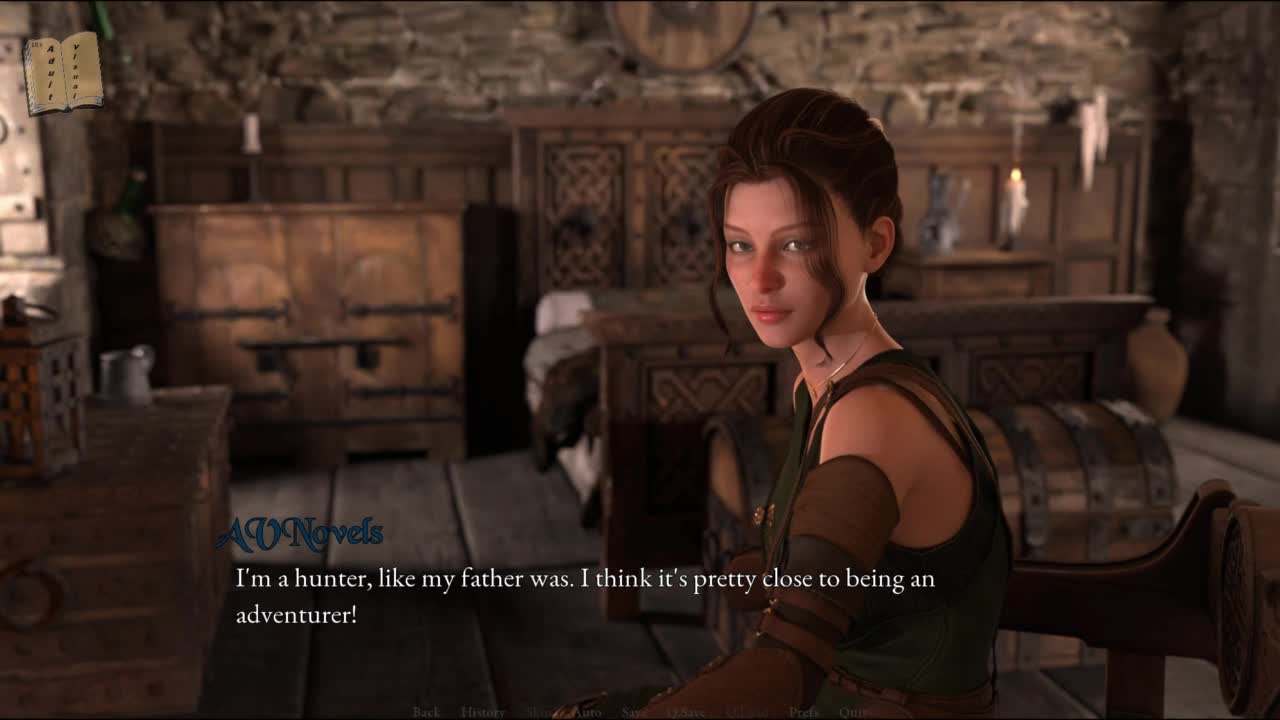Enable Skip mode in the quick menu
The image size is (1280, 720).
click(x=539, y=712)
